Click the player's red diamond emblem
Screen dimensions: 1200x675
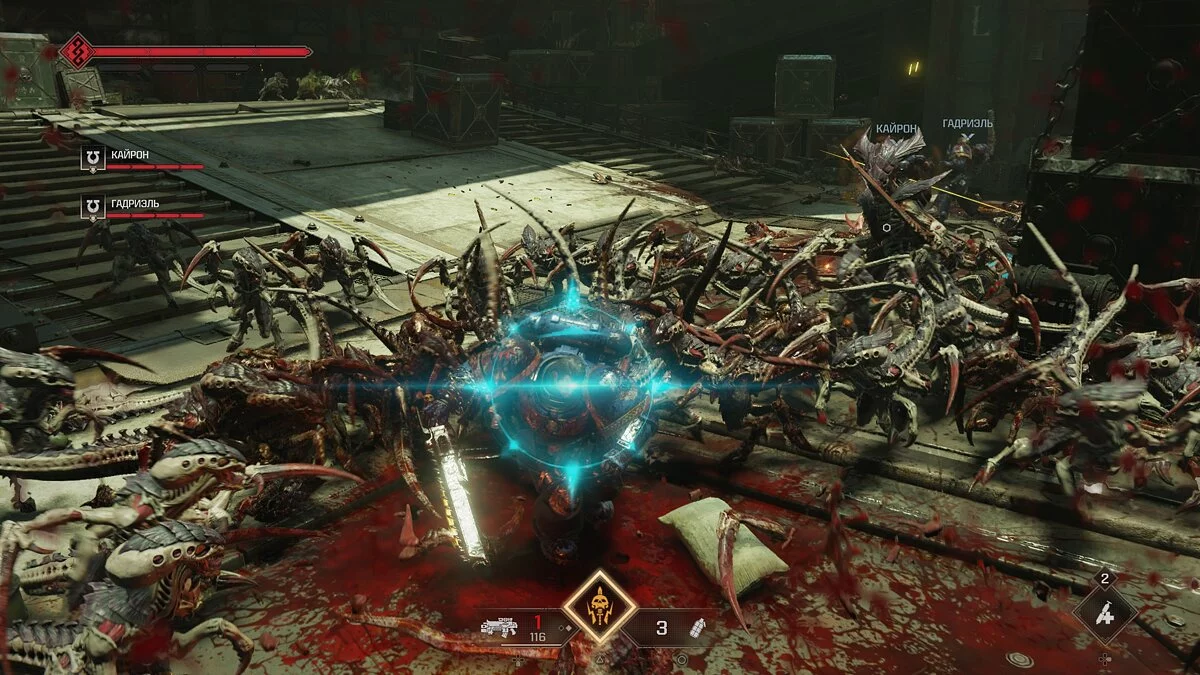pos(76,51)
